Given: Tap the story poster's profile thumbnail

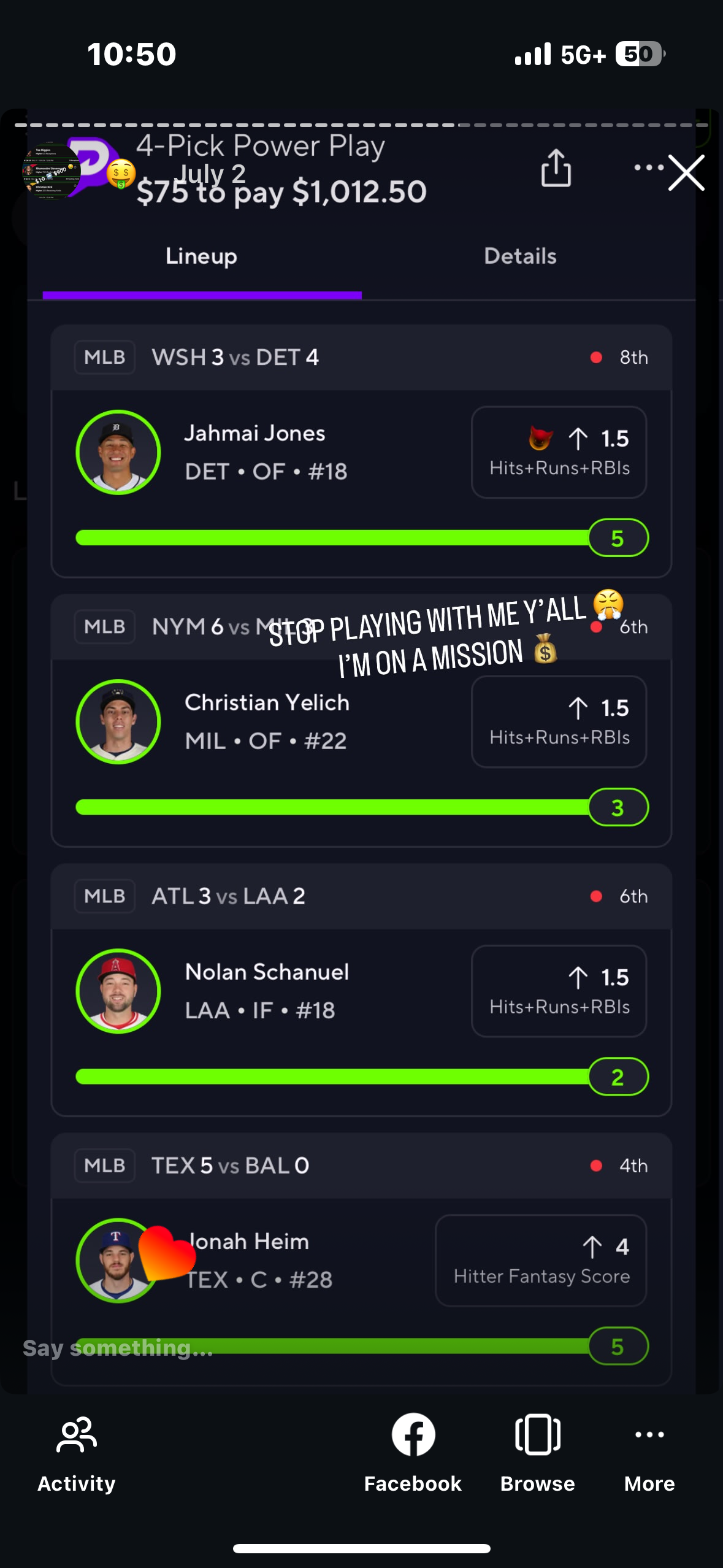Looking at the screenshot, I should click(51, 171).
